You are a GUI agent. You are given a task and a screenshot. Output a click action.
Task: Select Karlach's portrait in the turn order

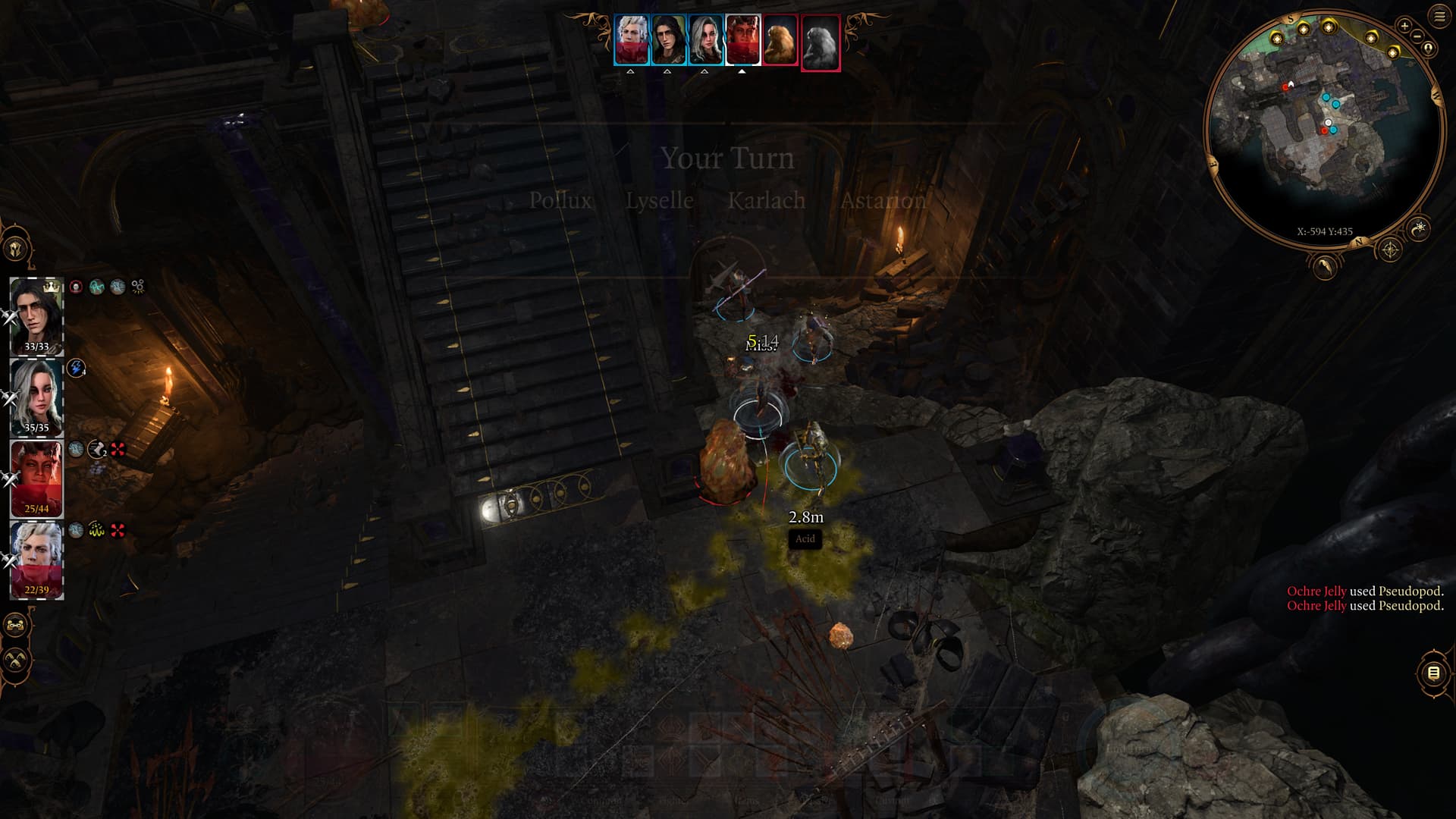pyautogui.click(x=743, y=40)
